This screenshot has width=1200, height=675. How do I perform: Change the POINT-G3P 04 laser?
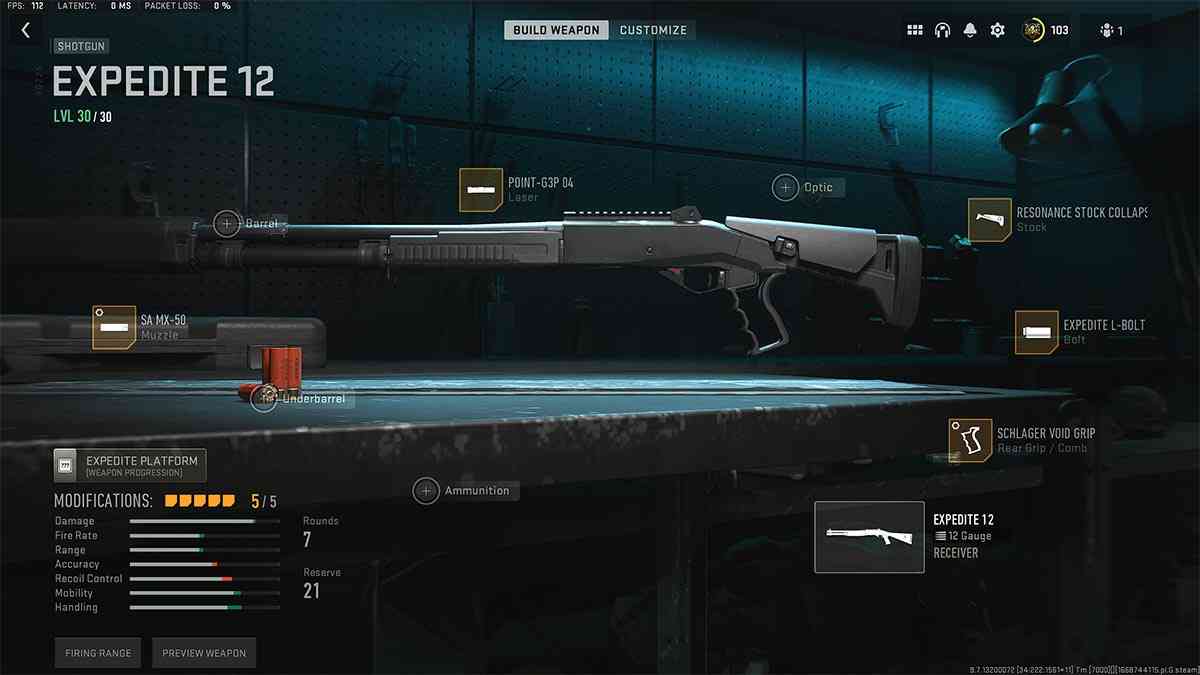pos(481,190)
